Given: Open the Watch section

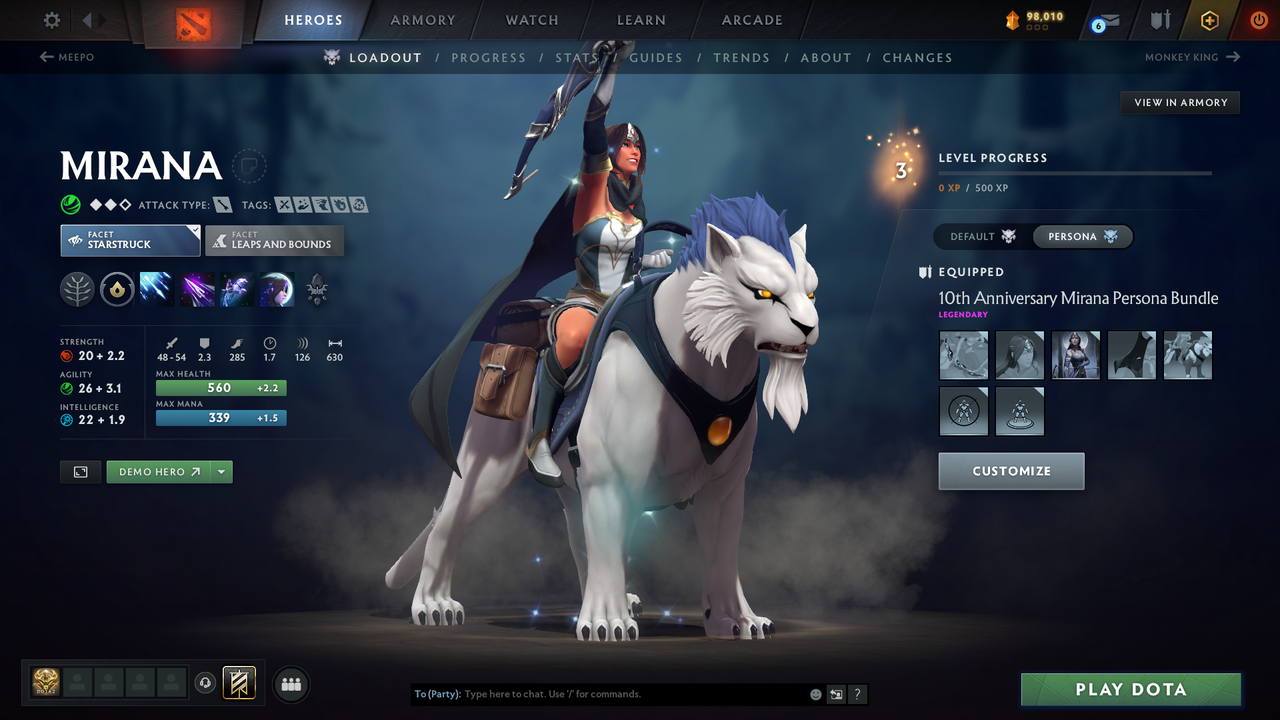Looking at the screenshot, I should tap(532, 20).
